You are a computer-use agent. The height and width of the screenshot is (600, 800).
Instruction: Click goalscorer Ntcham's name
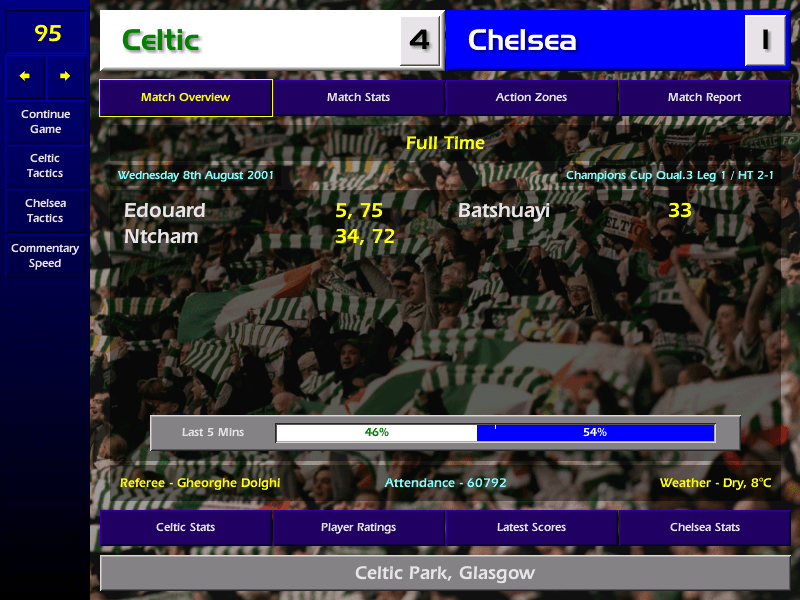coord(161,237)
